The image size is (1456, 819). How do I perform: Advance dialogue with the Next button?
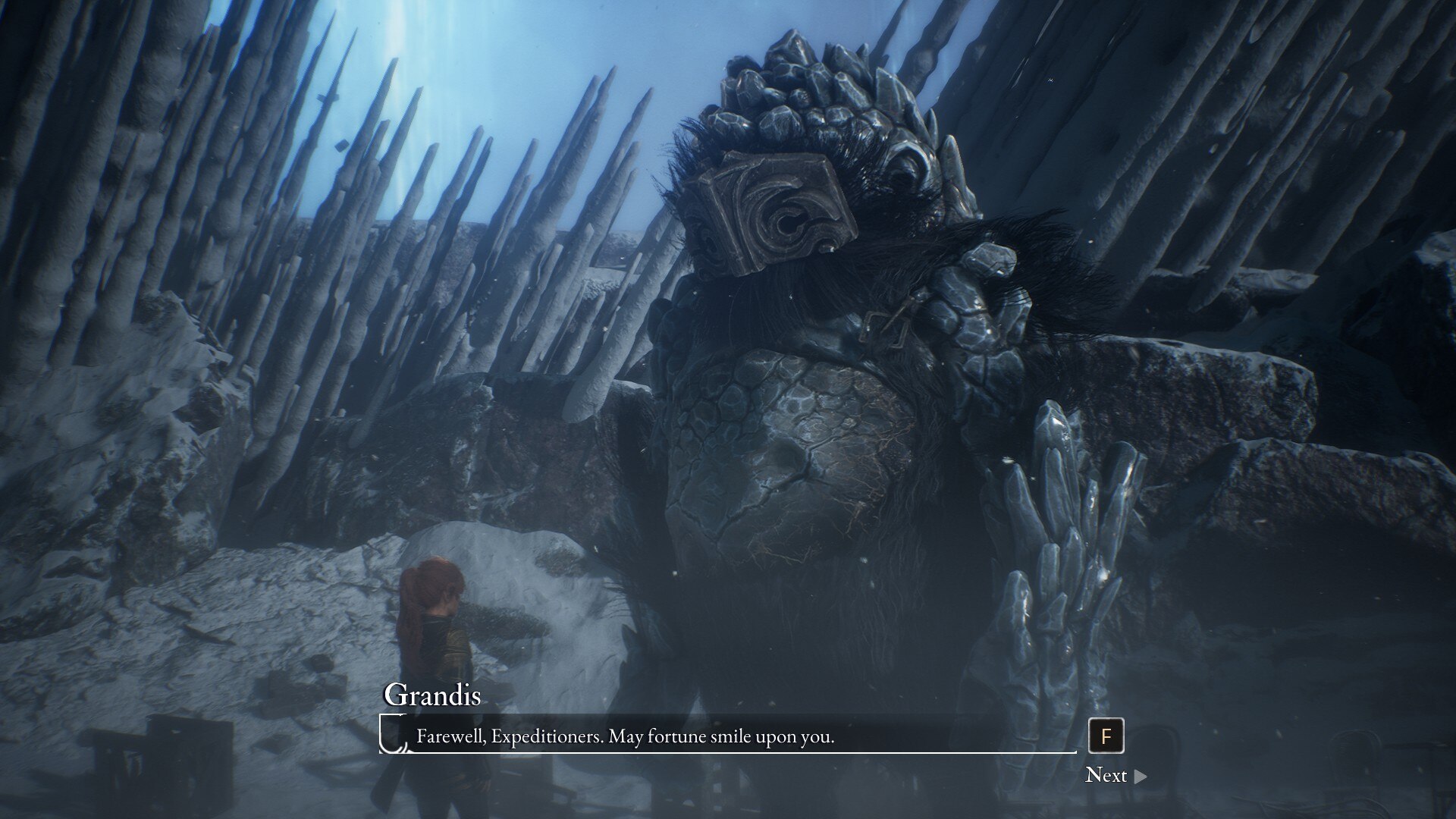(x=1115, y=775)
